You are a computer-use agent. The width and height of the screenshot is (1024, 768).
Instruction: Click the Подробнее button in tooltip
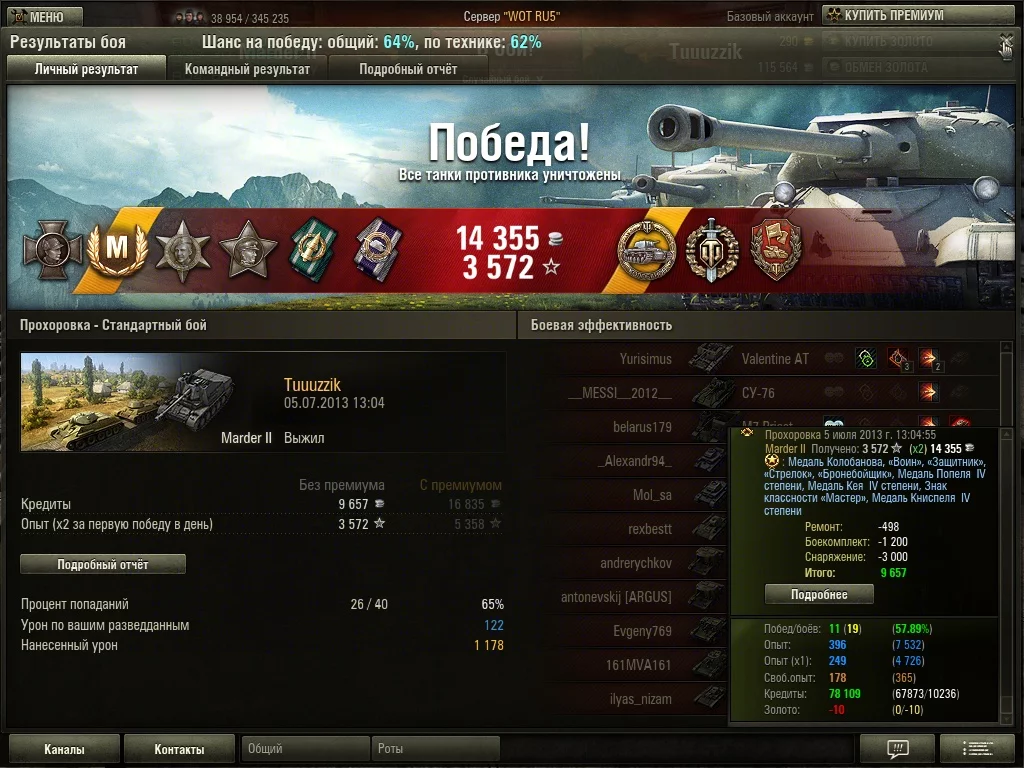coord(819,595)
